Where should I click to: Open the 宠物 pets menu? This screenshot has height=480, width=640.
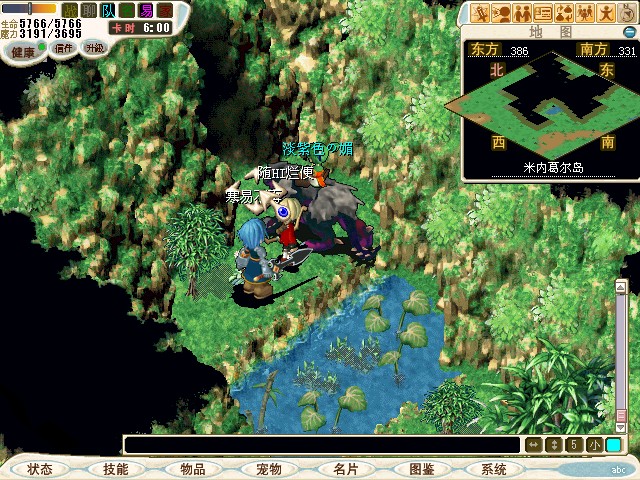268,469
